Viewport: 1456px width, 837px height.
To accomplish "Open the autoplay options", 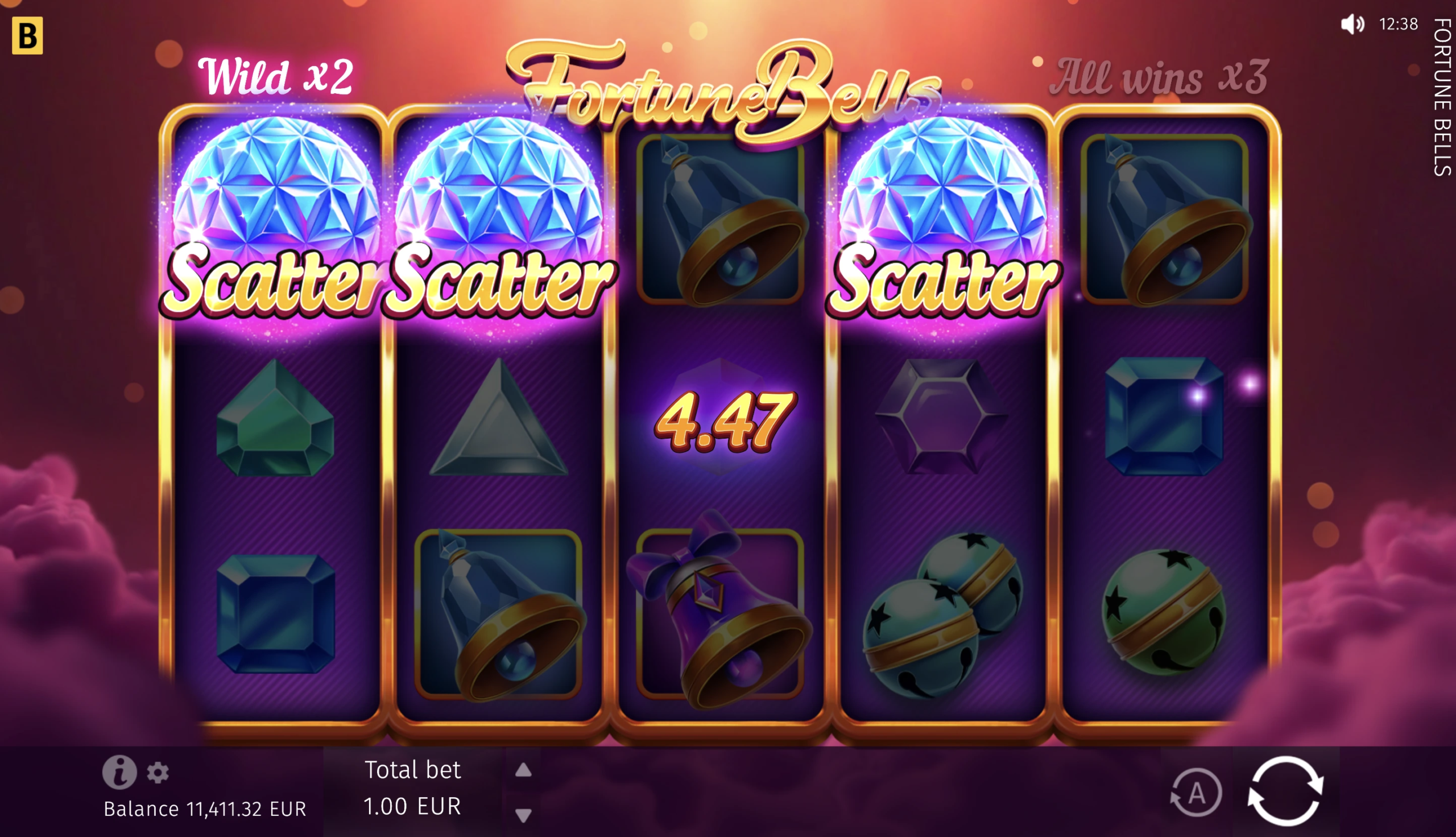I will pyautogui.click(x=1196, y=793).
